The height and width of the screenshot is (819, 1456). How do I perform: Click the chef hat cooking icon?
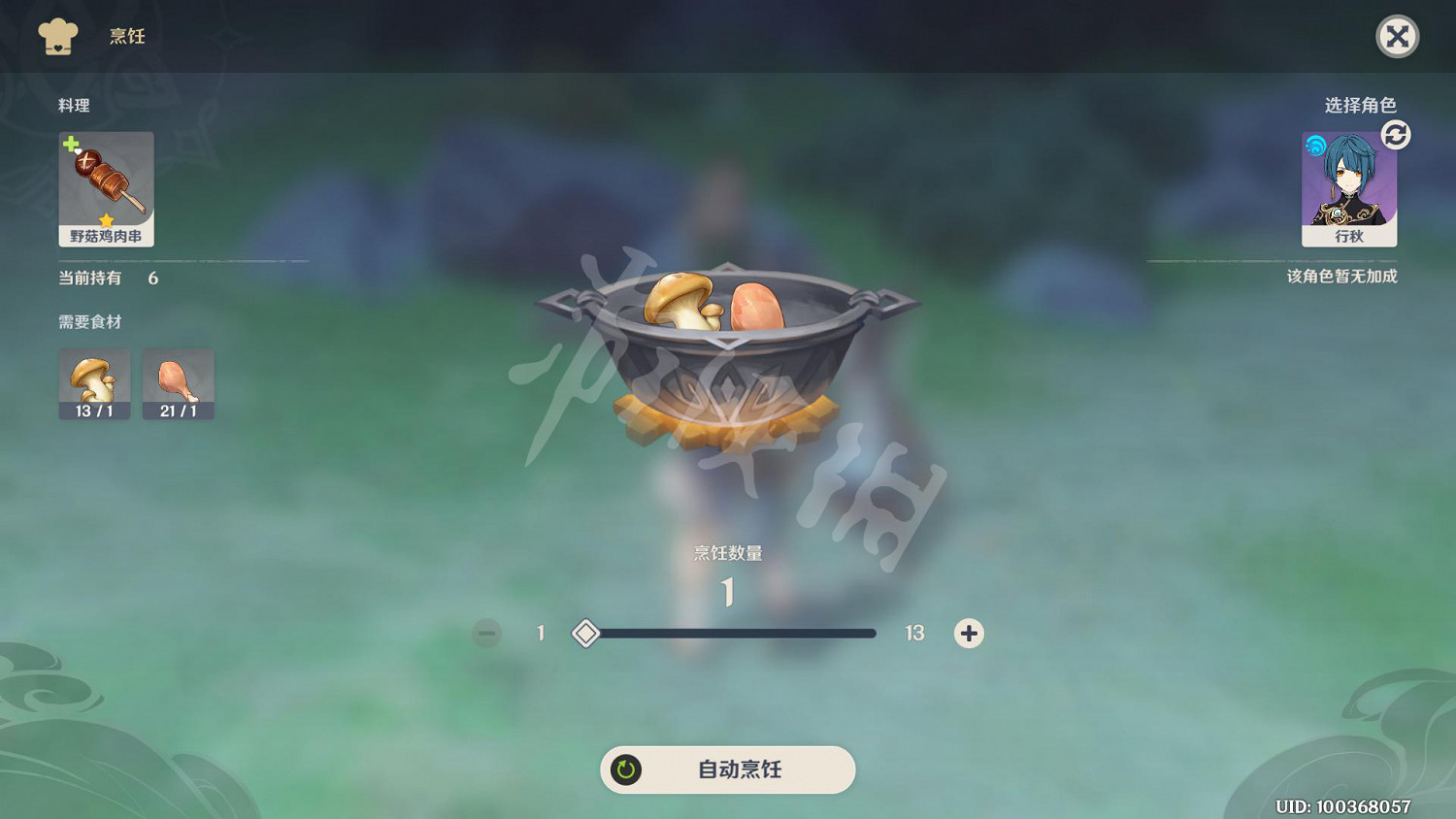click(x=58, y=37)
